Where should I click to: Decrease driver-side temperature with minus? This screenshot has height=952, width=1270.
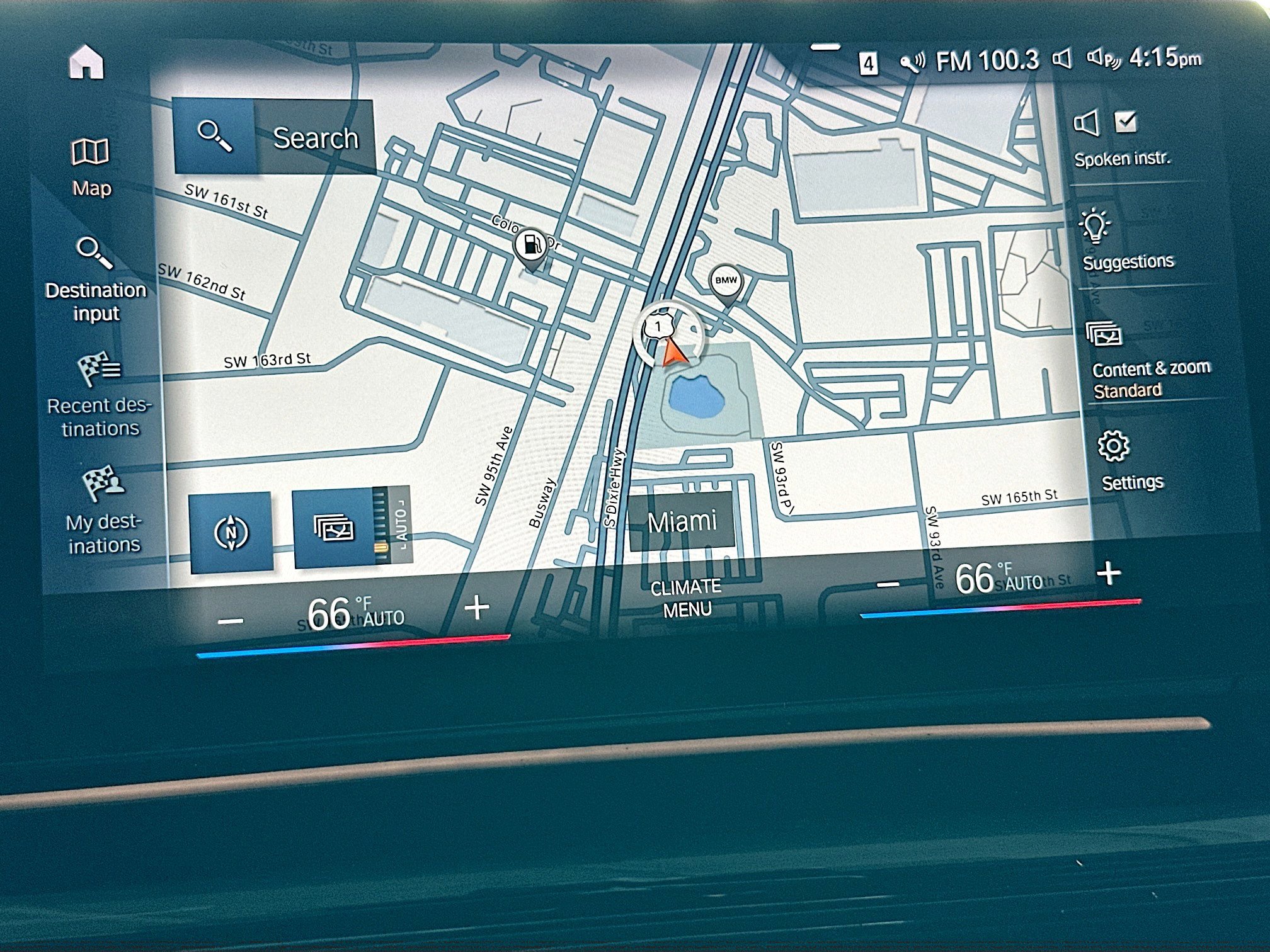(x=230, y=621)
